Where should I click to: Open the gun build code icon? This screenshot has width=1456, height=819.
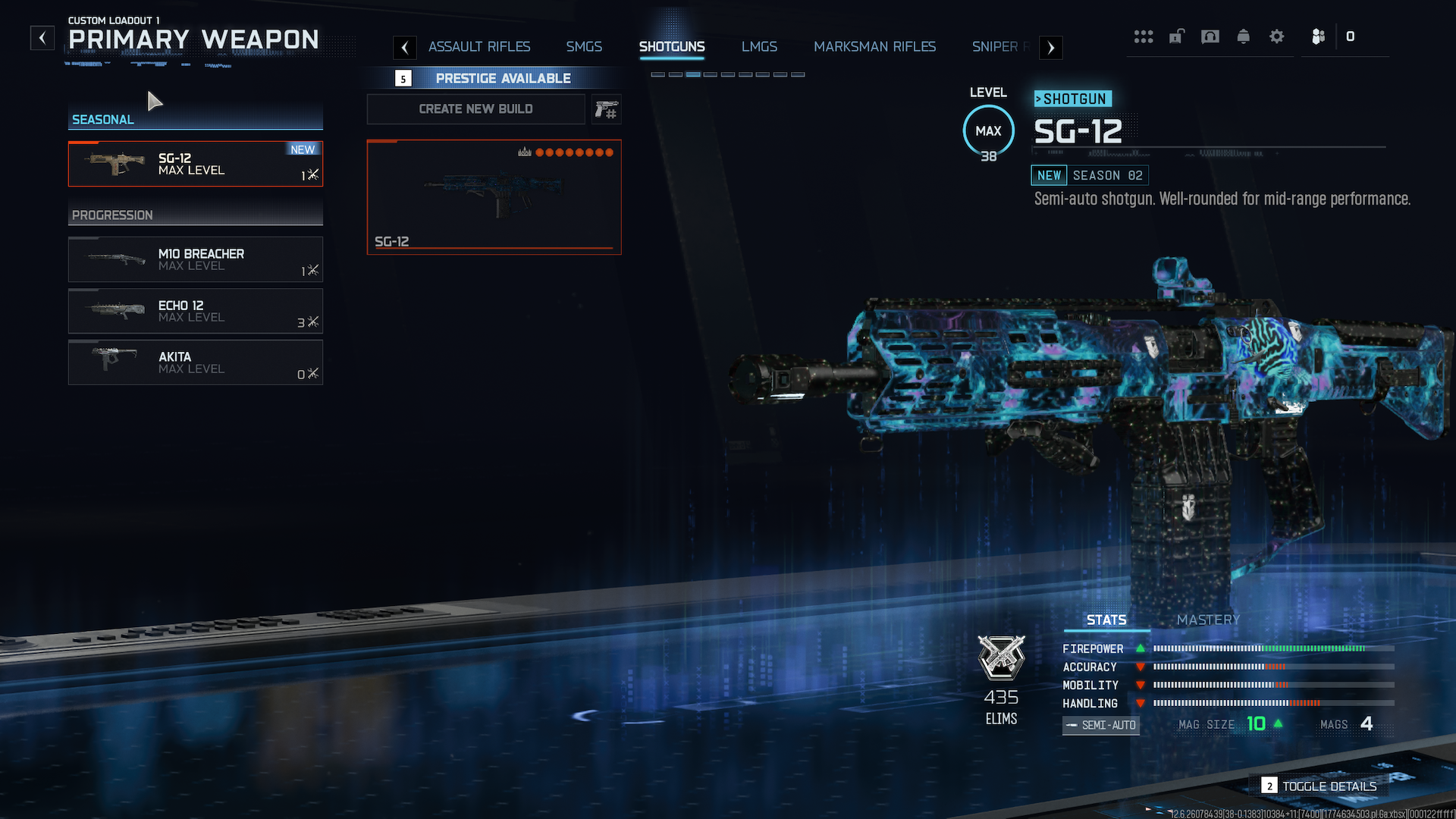coord(607,110)
